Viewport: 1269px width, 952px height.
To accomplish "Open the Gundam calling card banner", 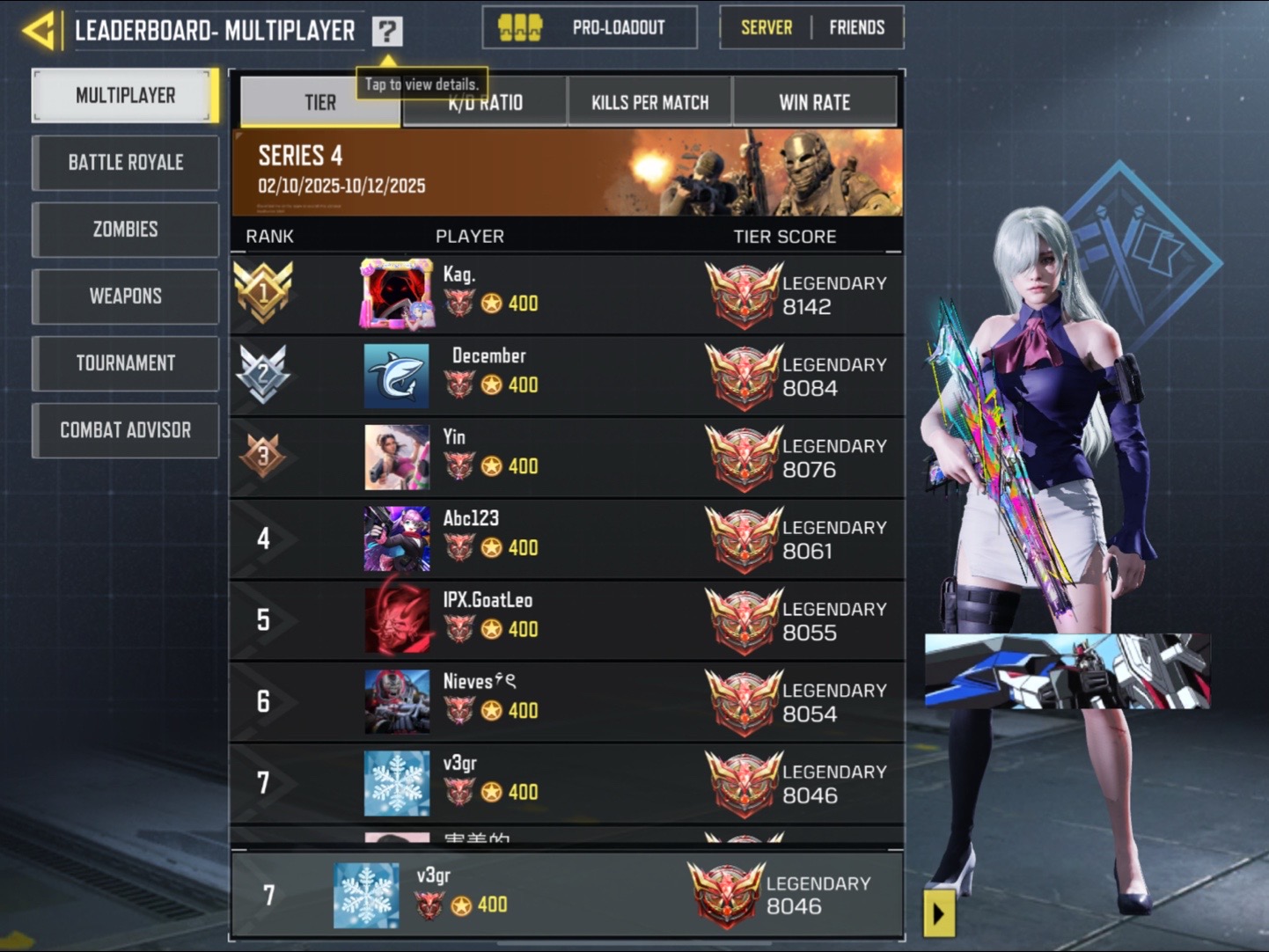I will pos(1067,670).
